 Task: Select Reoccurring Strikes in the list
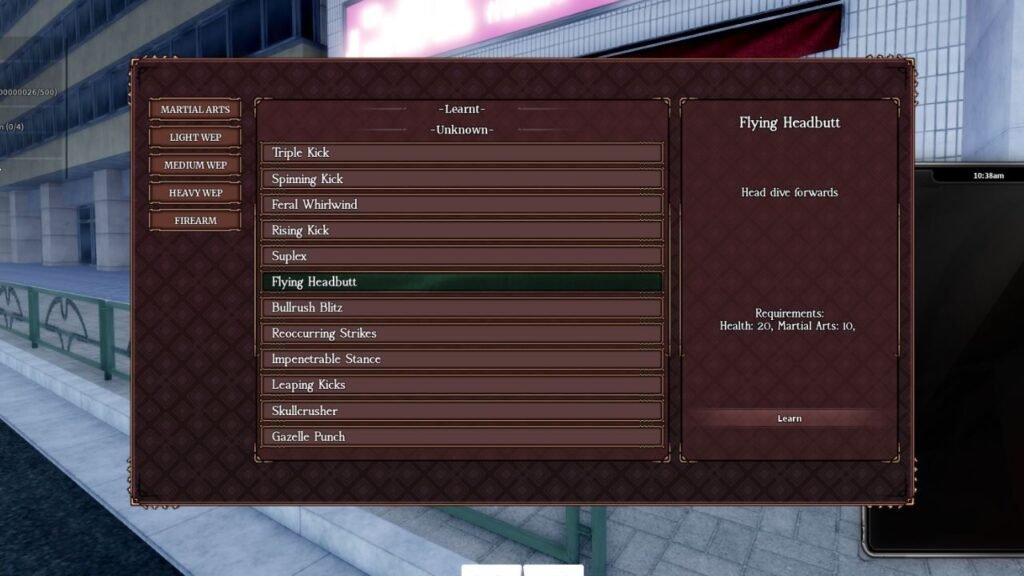click(461, 333)
